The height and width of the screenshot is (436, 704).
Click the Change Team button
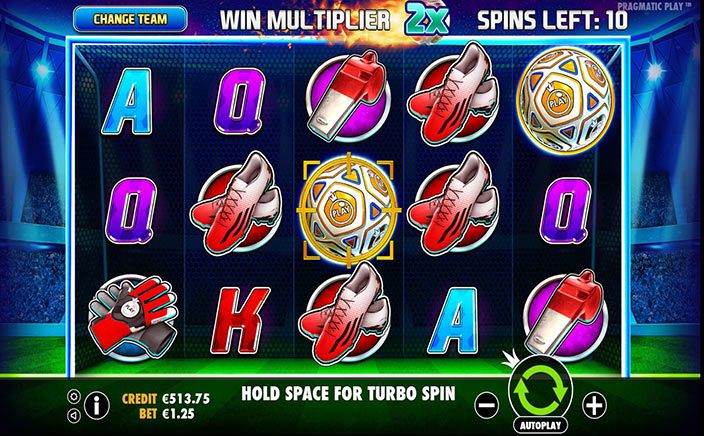click(x=129, y=18)
